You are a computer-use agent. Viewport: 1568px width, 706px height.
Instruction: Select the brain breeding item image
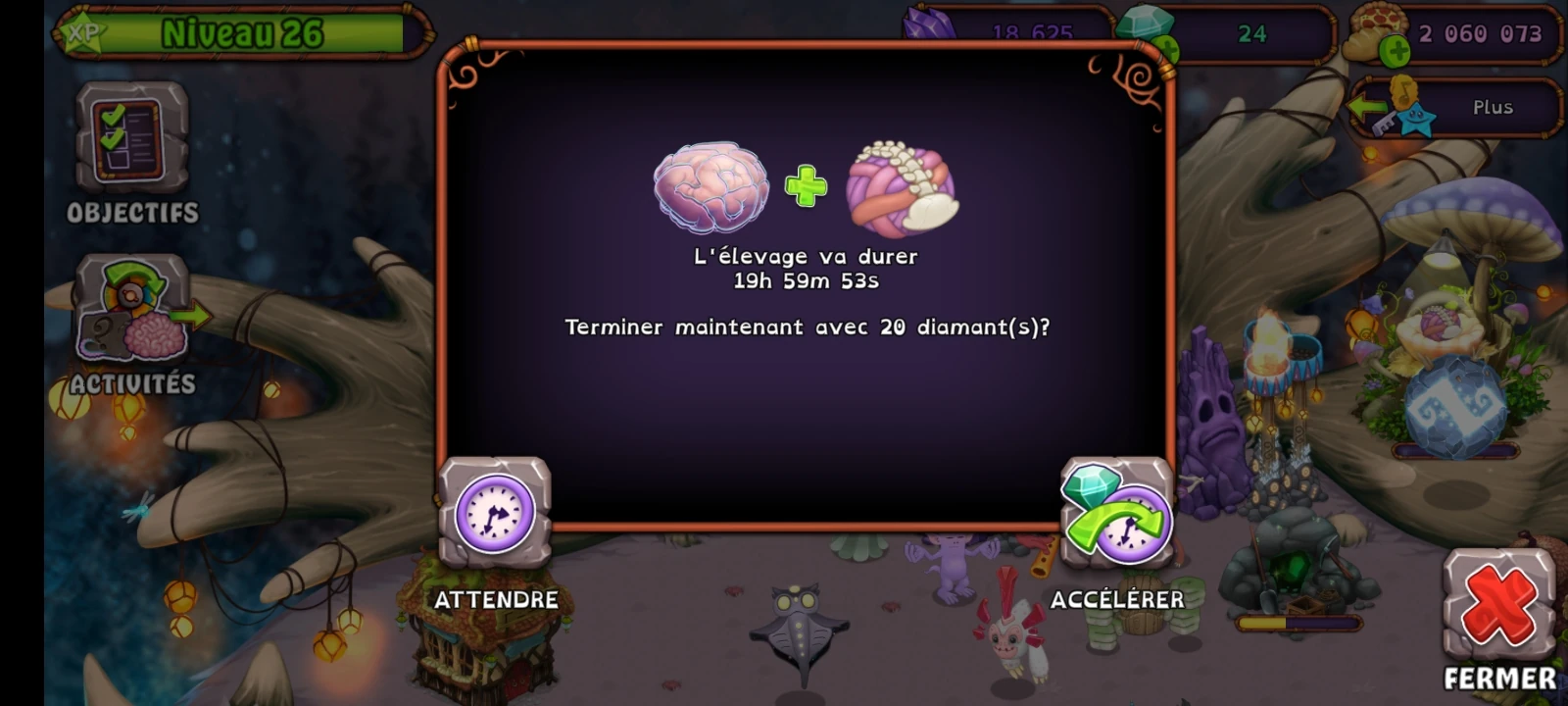click(708, 186)
